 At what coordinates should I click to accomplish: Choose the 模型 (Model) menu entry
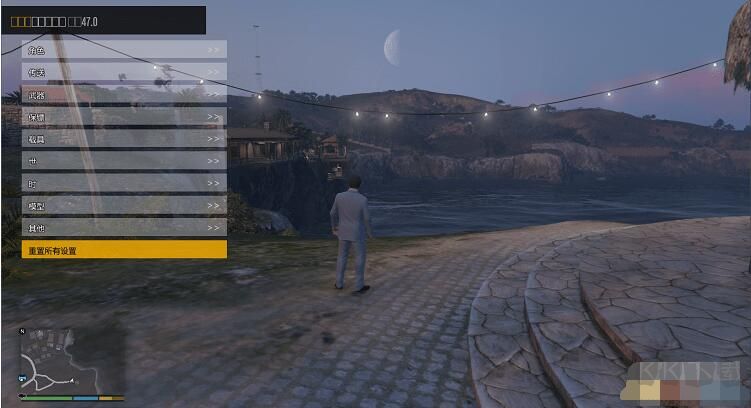point(124,205)
